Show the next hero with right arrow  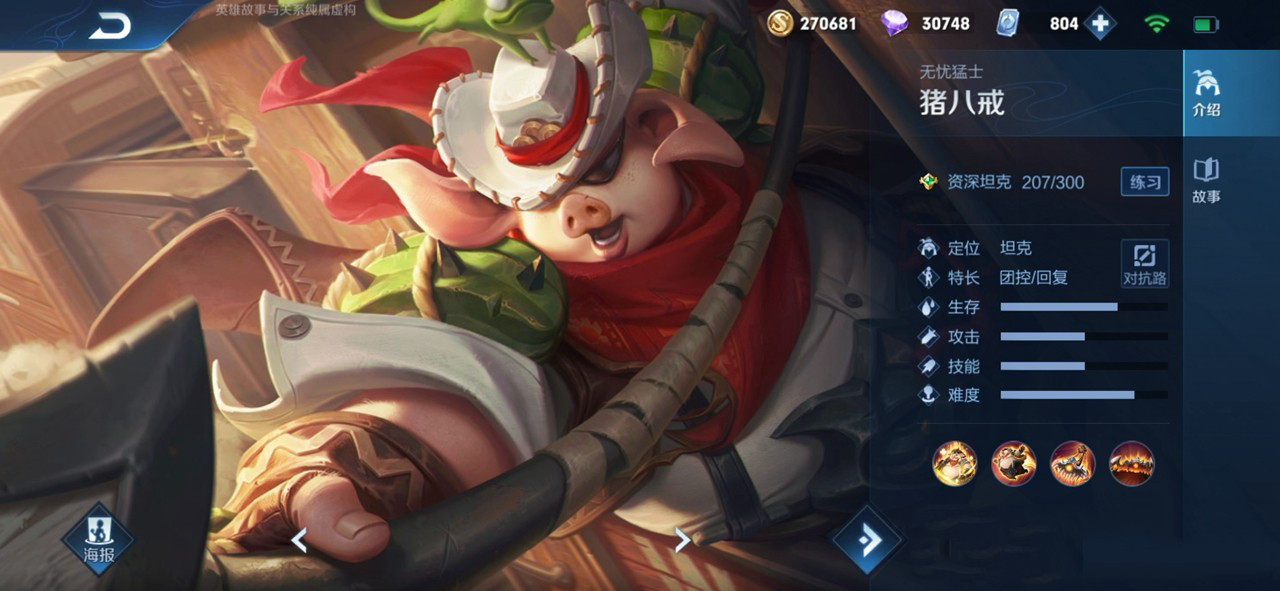pyautogui.click(x=682, y=540)
